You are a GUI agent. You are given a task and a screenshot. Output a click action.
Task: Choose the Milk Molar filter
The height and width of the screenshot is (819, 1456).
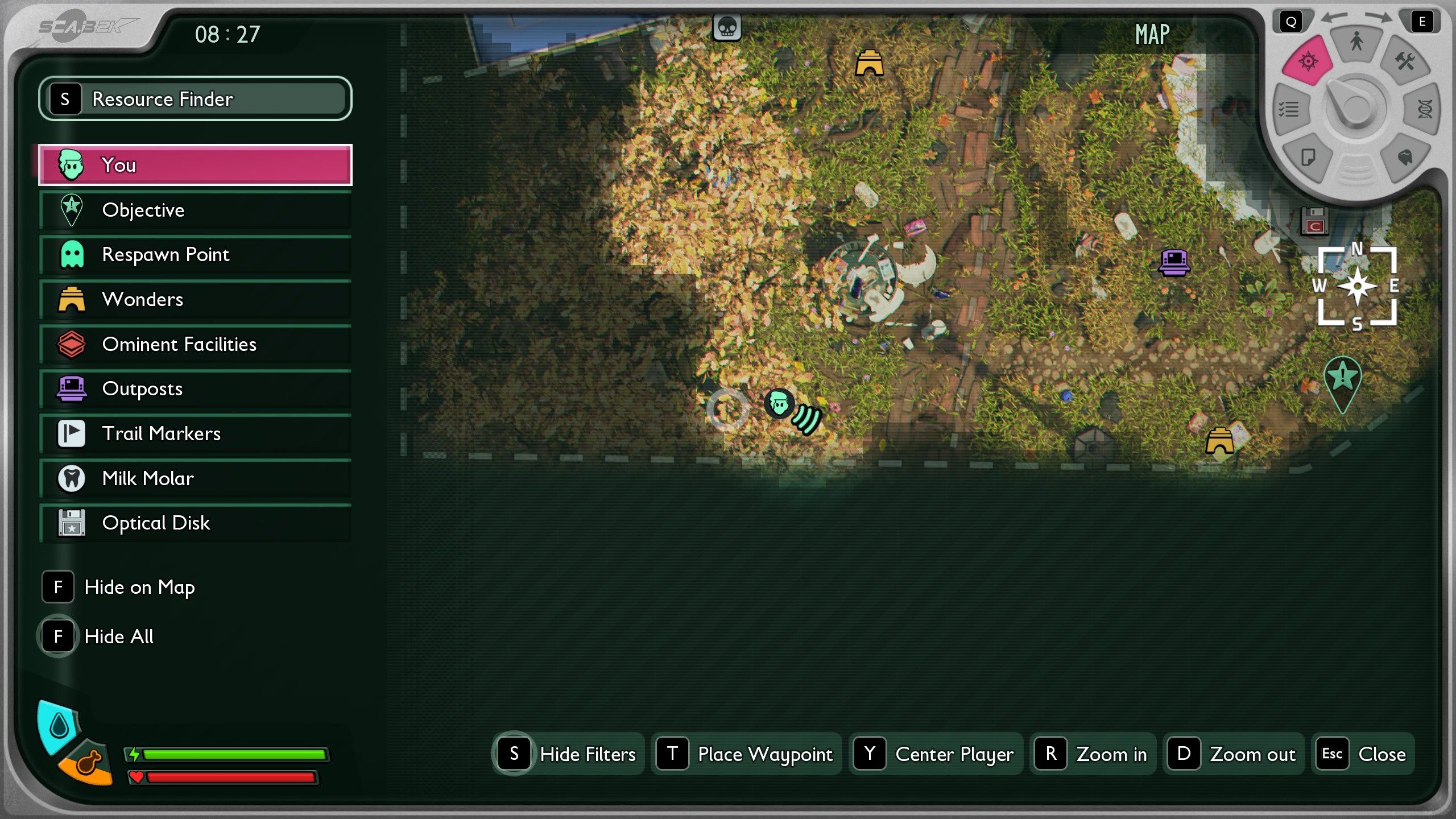pos(195,478)
